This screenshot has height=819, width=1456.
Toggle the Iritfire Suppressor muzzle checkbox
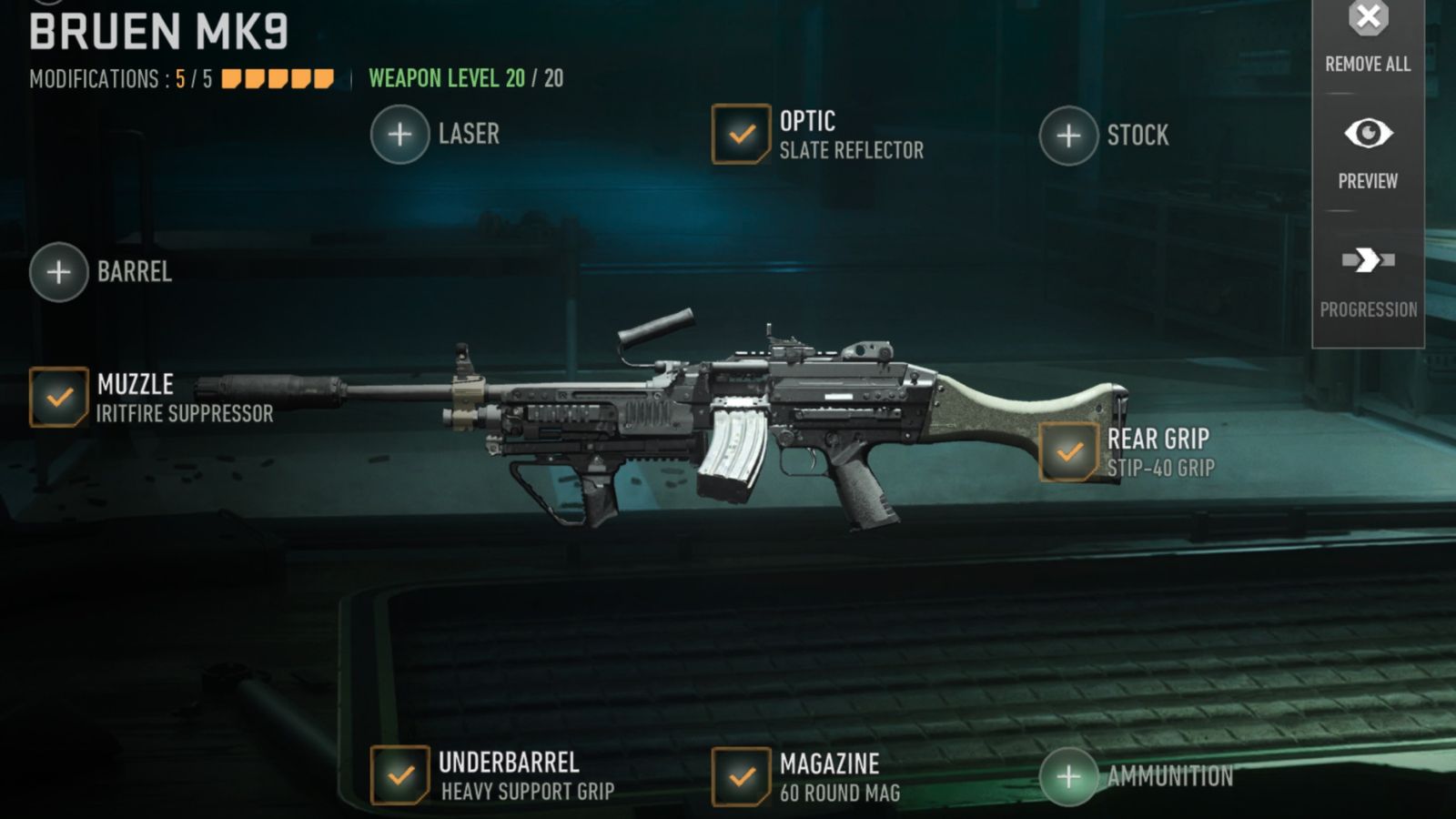(x=56, y=396)
